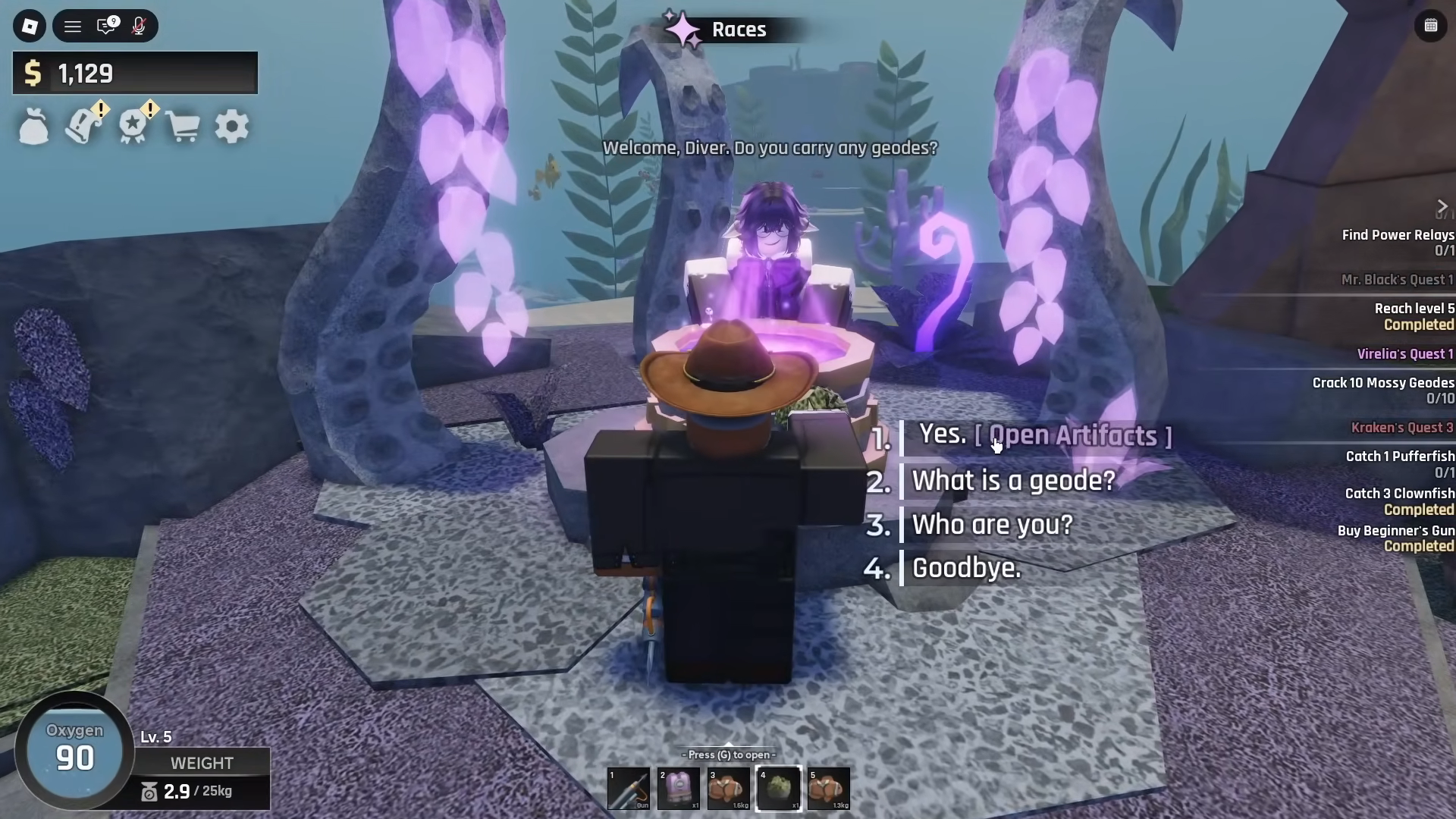
Task: Open the shop cart icon
Action: (184, 126)
